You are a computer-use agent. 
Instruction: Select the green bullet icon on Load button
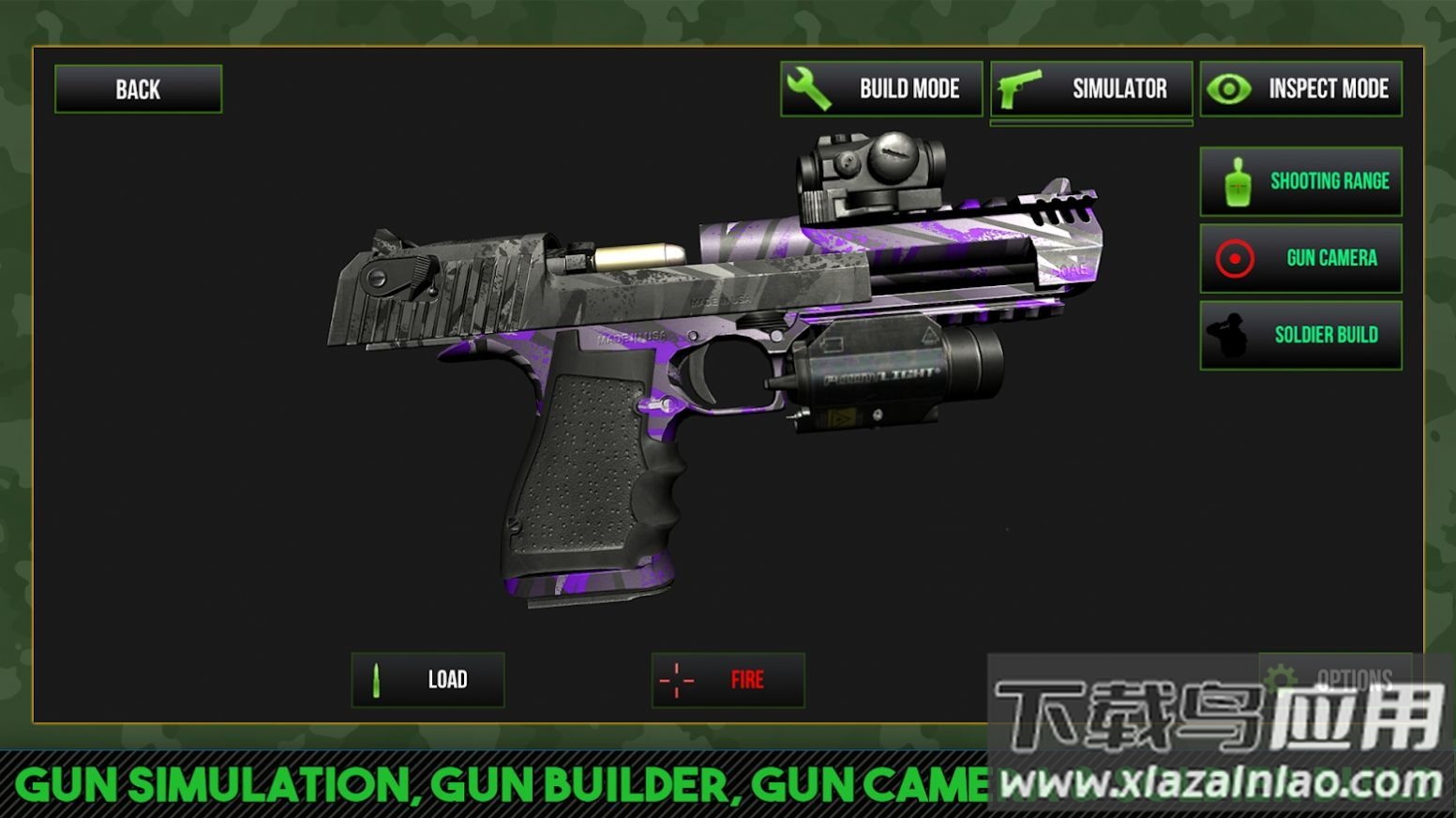point(375,678)
